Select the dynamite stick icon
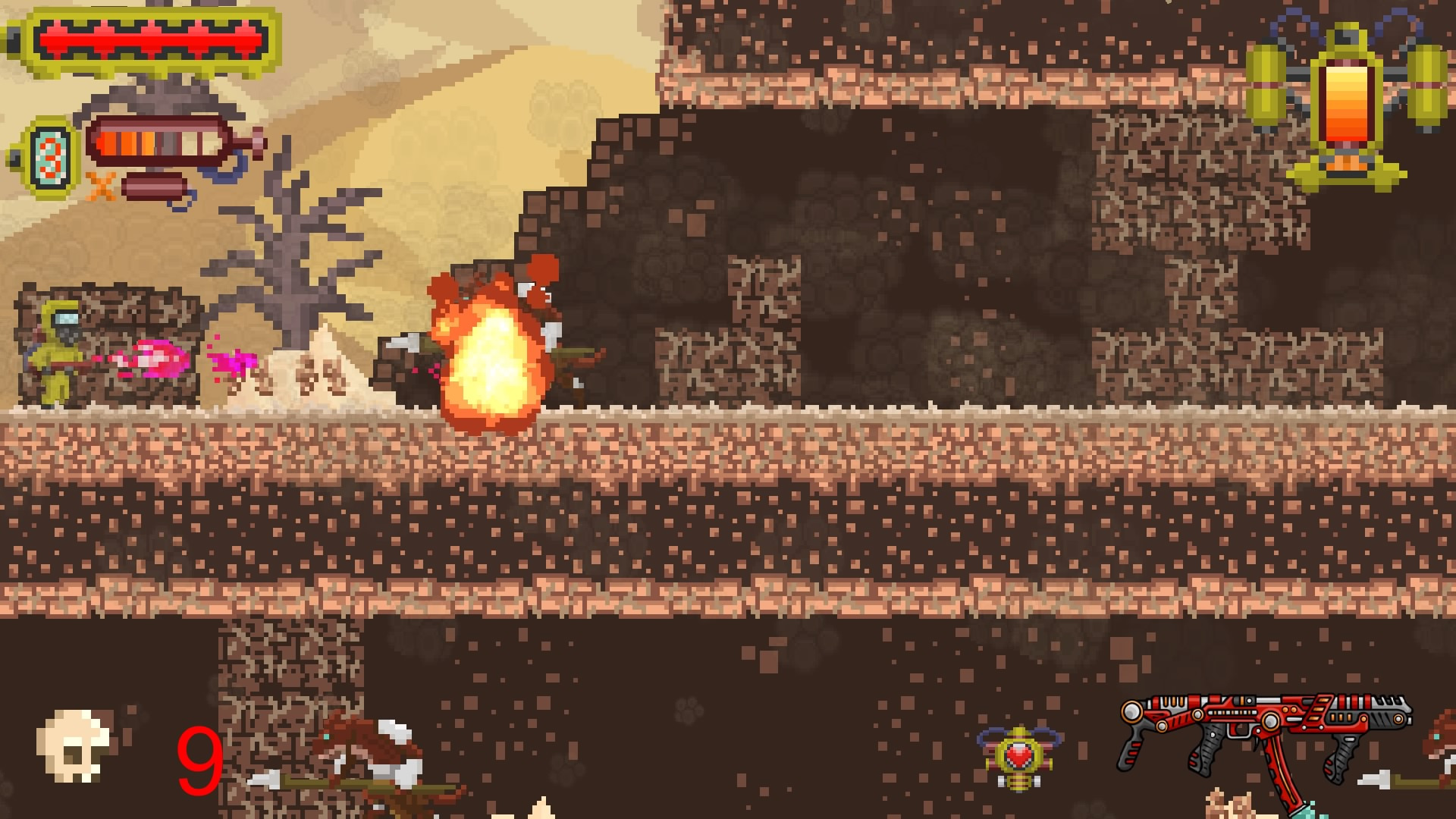 pos(156,187)
